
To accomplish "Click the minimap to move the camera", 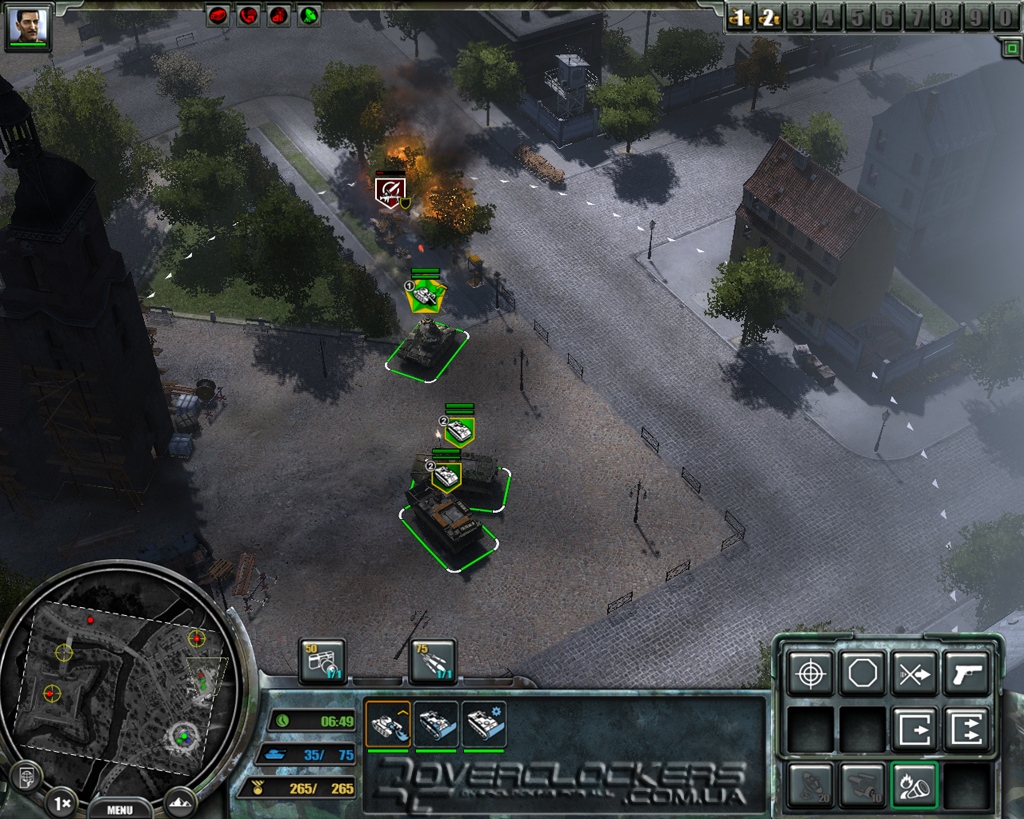I will tap(120, 680).
